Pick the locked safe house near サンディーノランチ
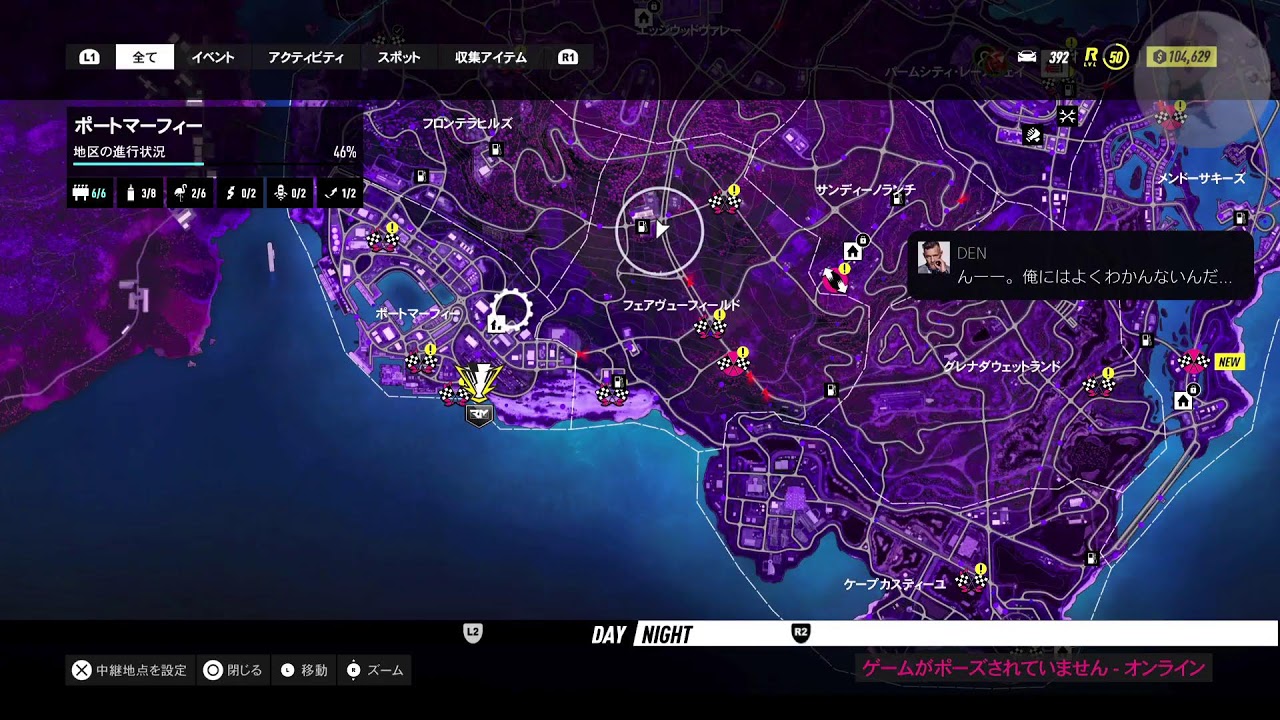Image resolution: width=1280 pixels, height=720 pixels. click(853, 249)
